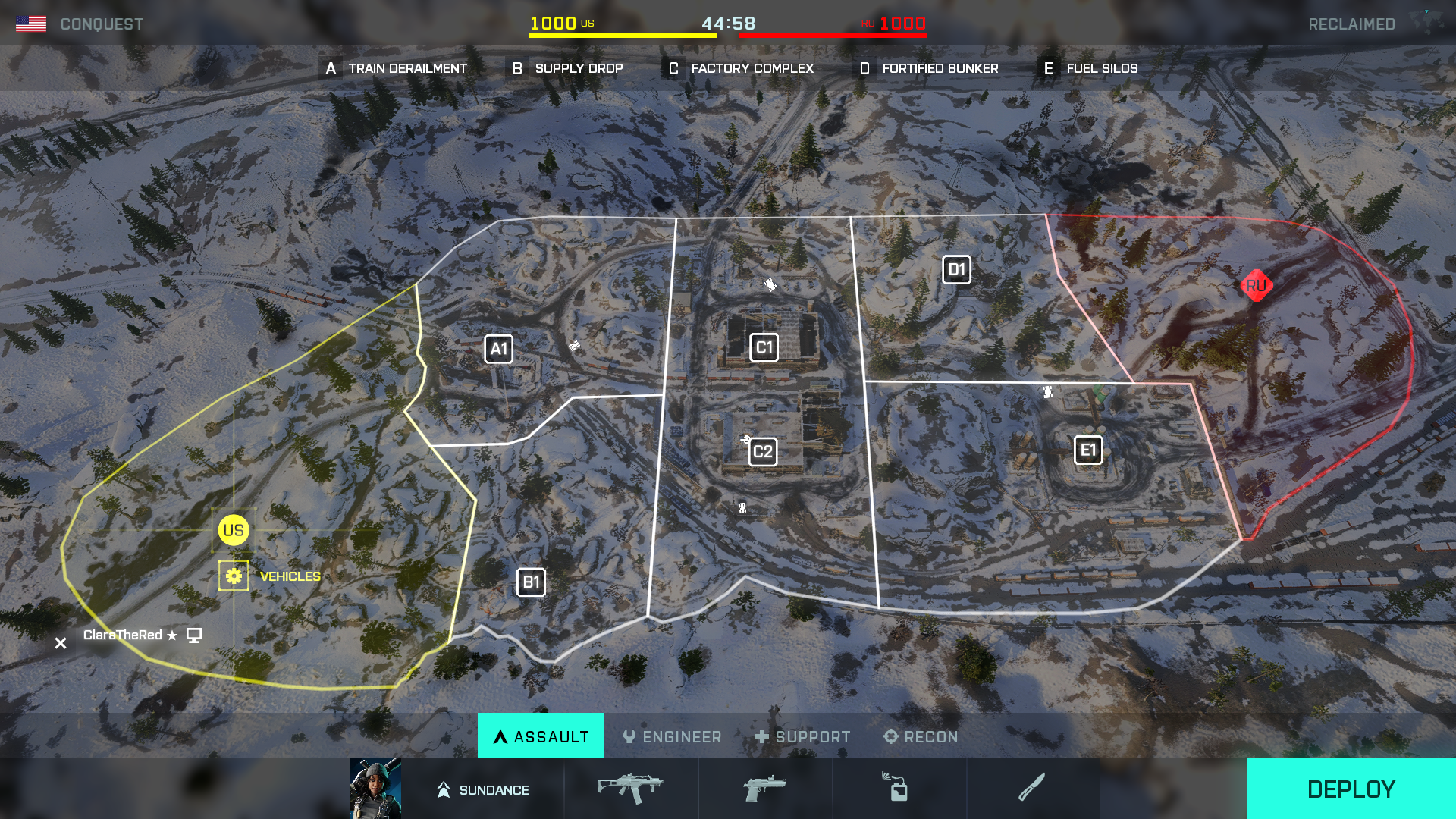Open the Sundance specialist selection
This screenshot has width=1456, height=819.
tap(457, 789)
